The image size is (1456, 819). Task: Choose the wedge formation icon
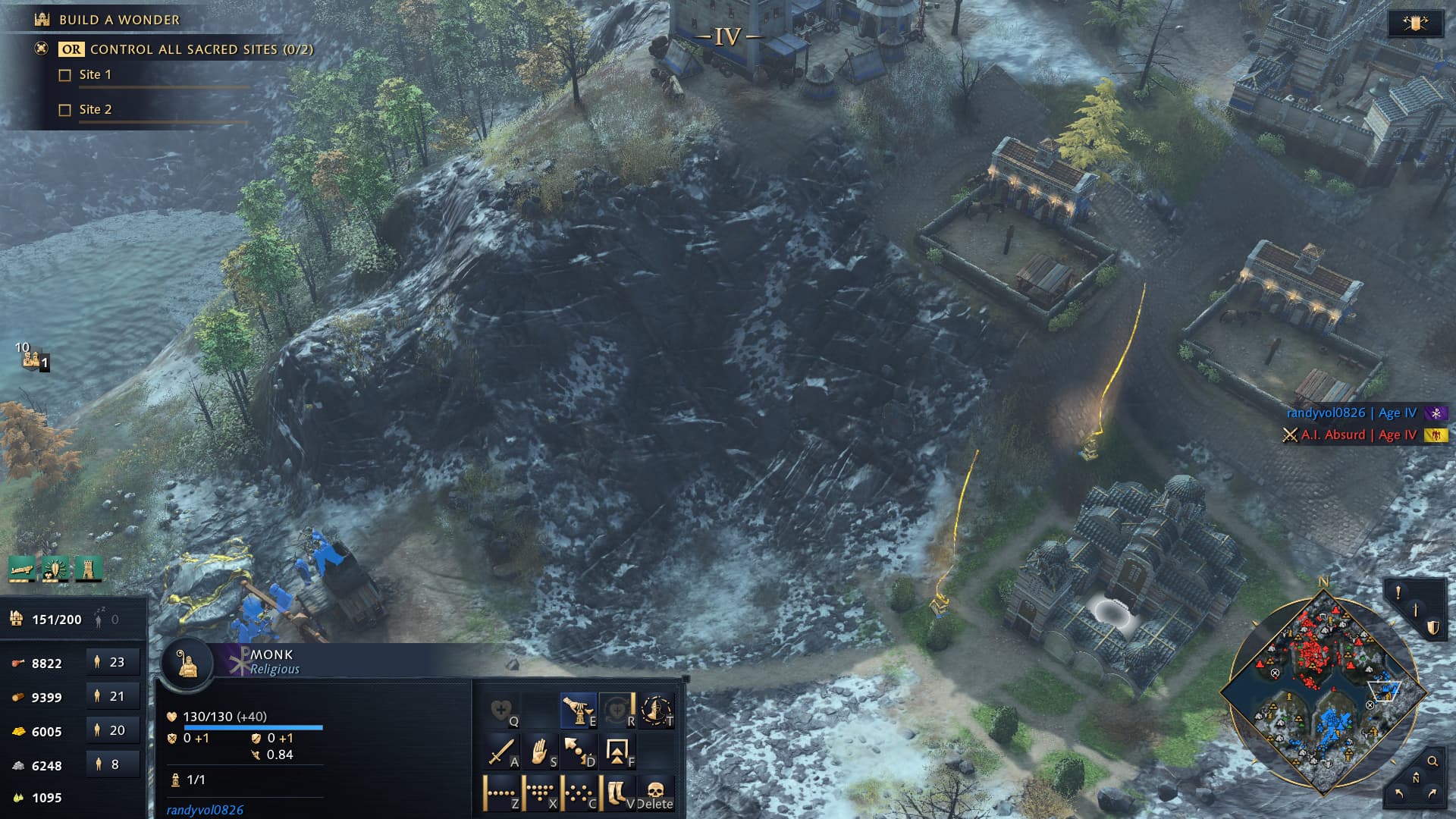[540, 792]
